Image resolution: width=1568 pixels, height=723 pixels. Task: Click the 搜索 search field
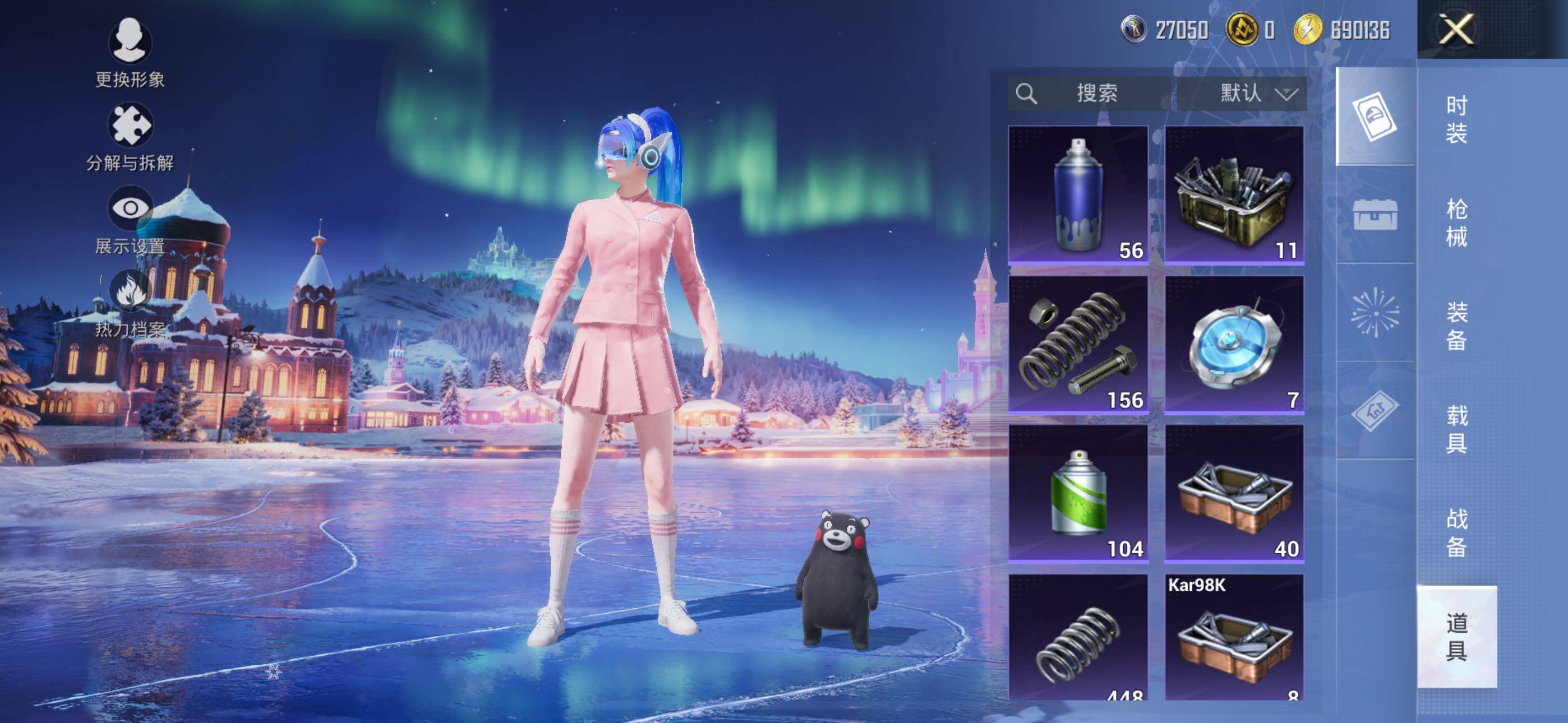click(x=1089, y=93)
